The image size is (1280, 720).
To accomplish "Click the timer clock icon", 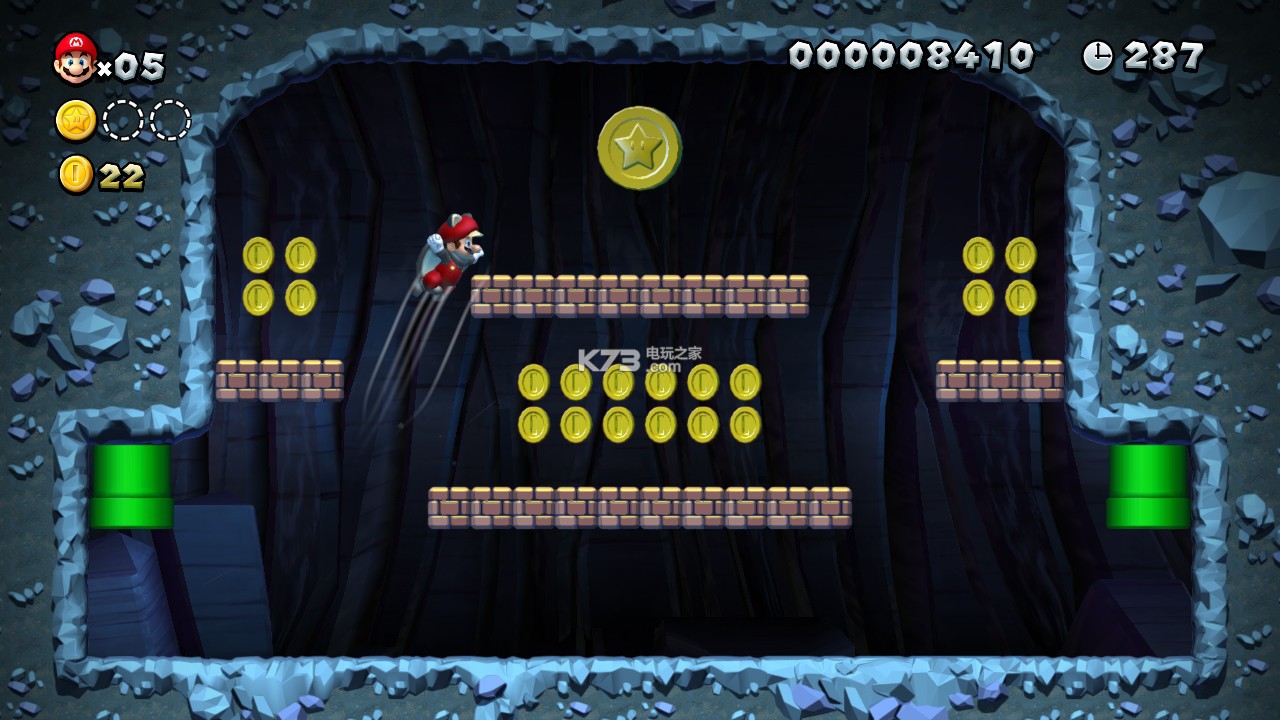I will (x=1098, y=56).
